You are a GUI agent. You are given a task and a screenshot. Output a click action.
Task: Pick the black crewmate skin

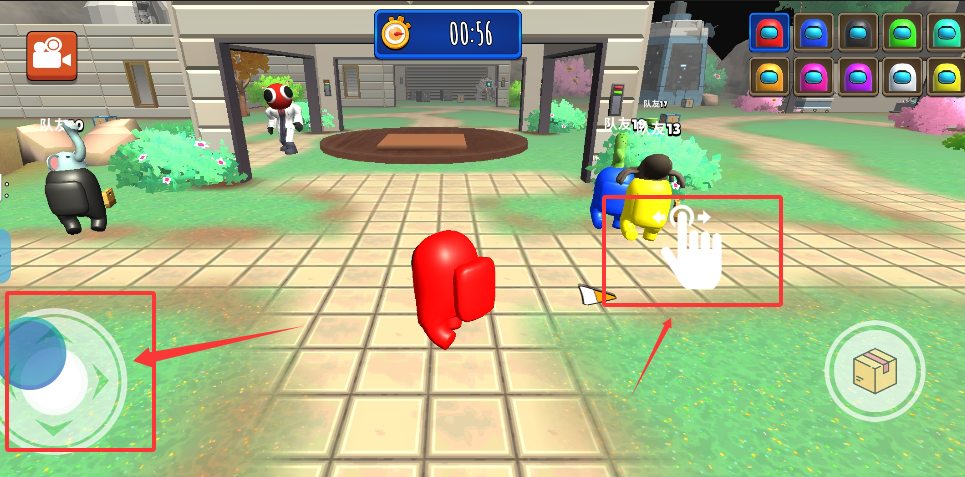pyautogui.click(x=859, y=33)
